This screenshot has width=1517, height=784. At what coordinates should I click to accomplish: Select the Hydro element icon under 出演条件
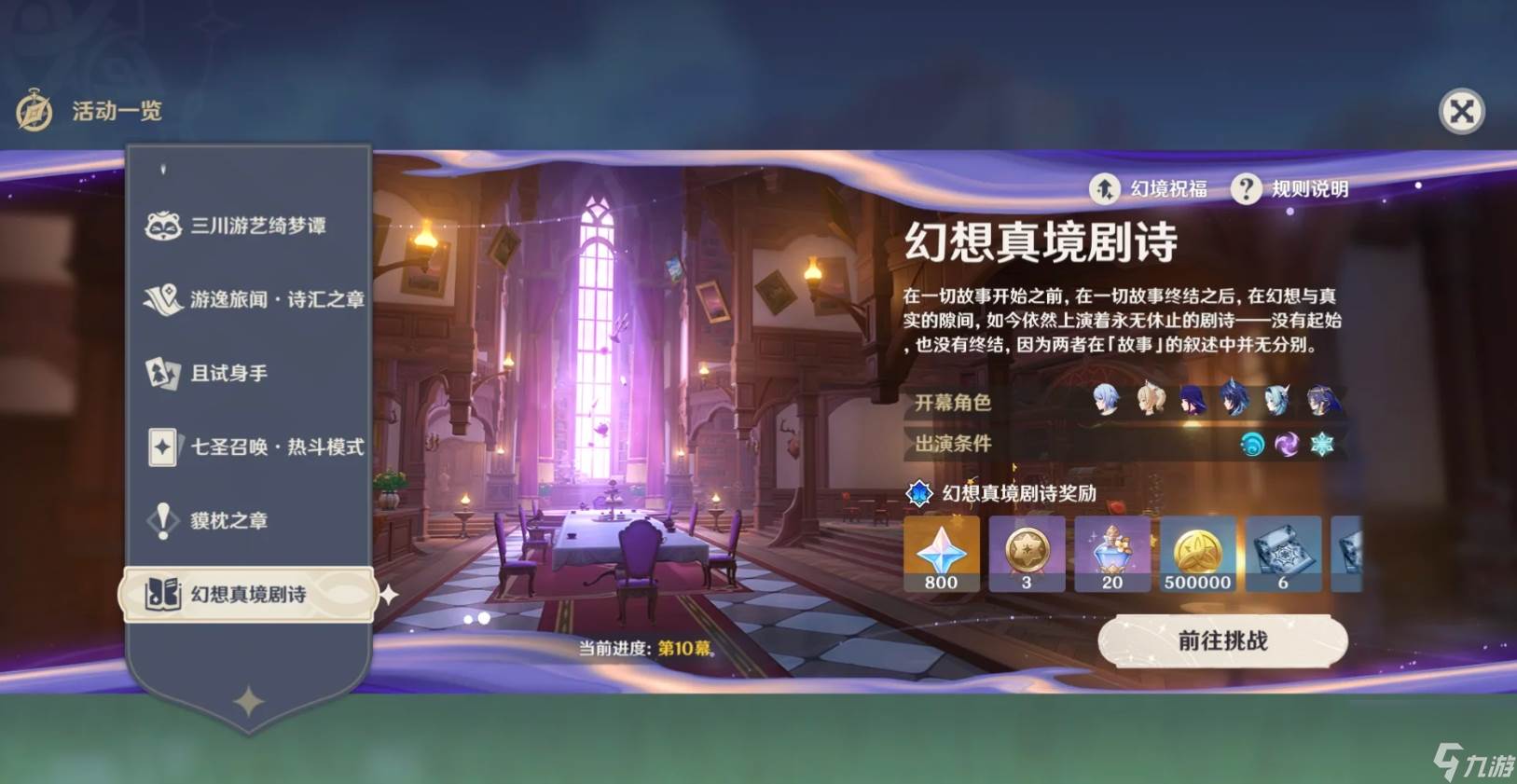[x=1253, y=446]
